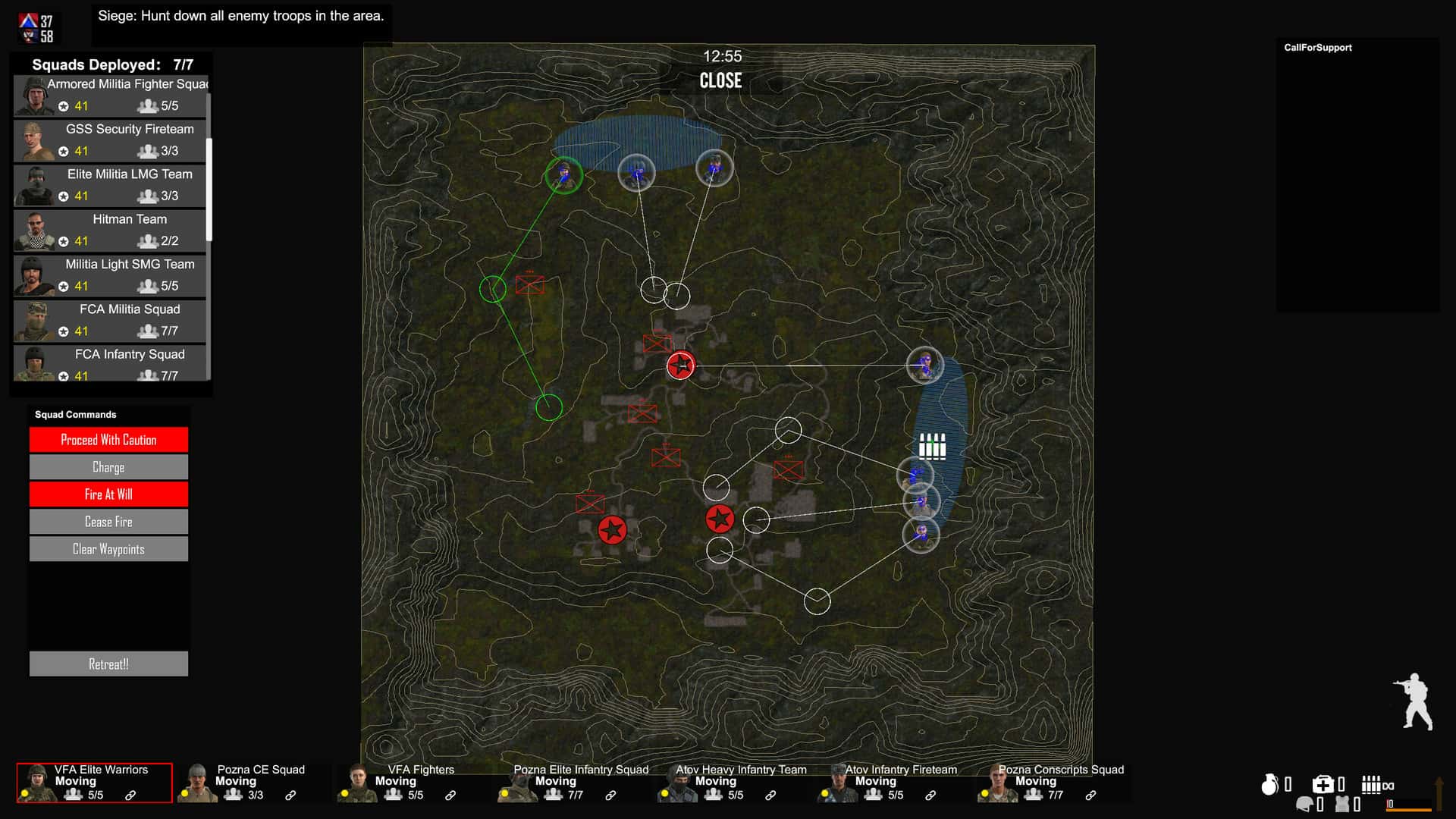1456x819 pixels.
Task: Click the rifle ammunition bullets icon
Action: click(x=1371, y=784)
